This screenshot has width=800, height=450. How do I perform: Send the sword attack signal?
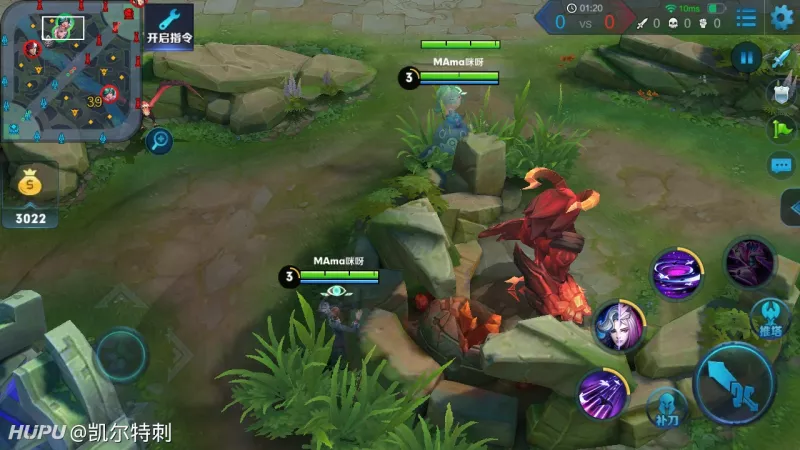click(781, 59)
